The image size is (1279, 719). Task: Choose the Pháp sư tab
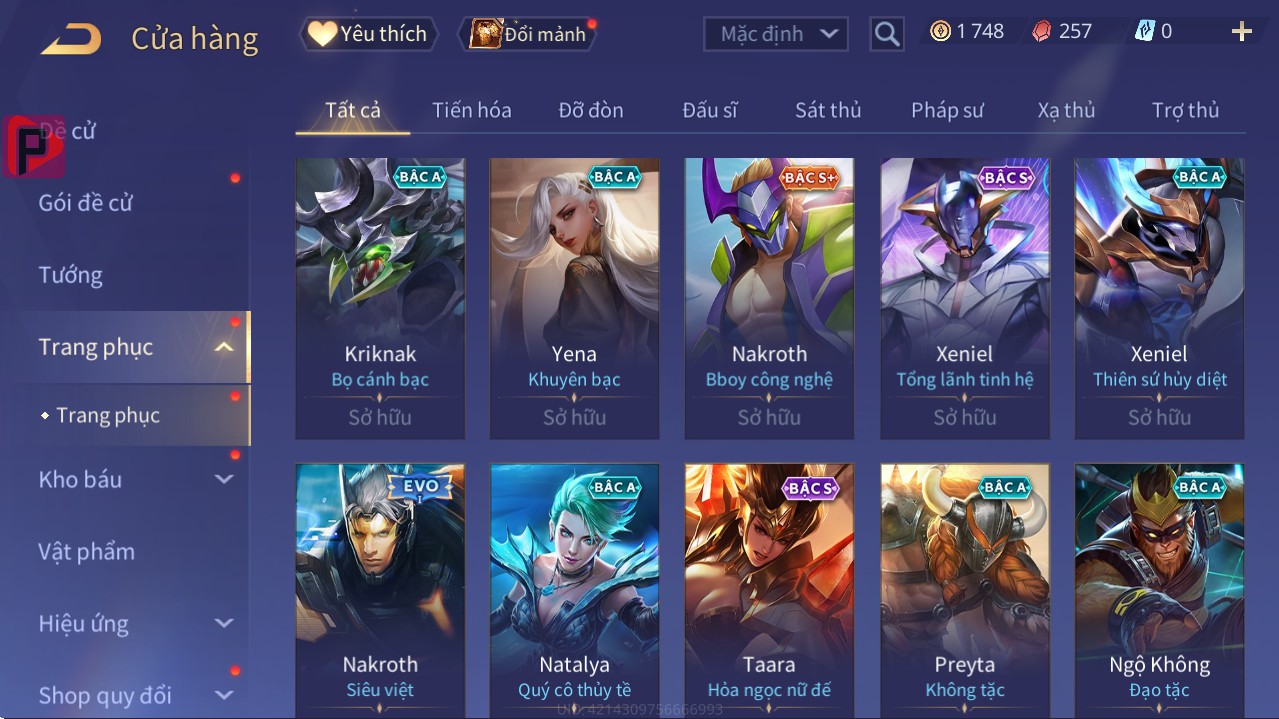point(947,110)
